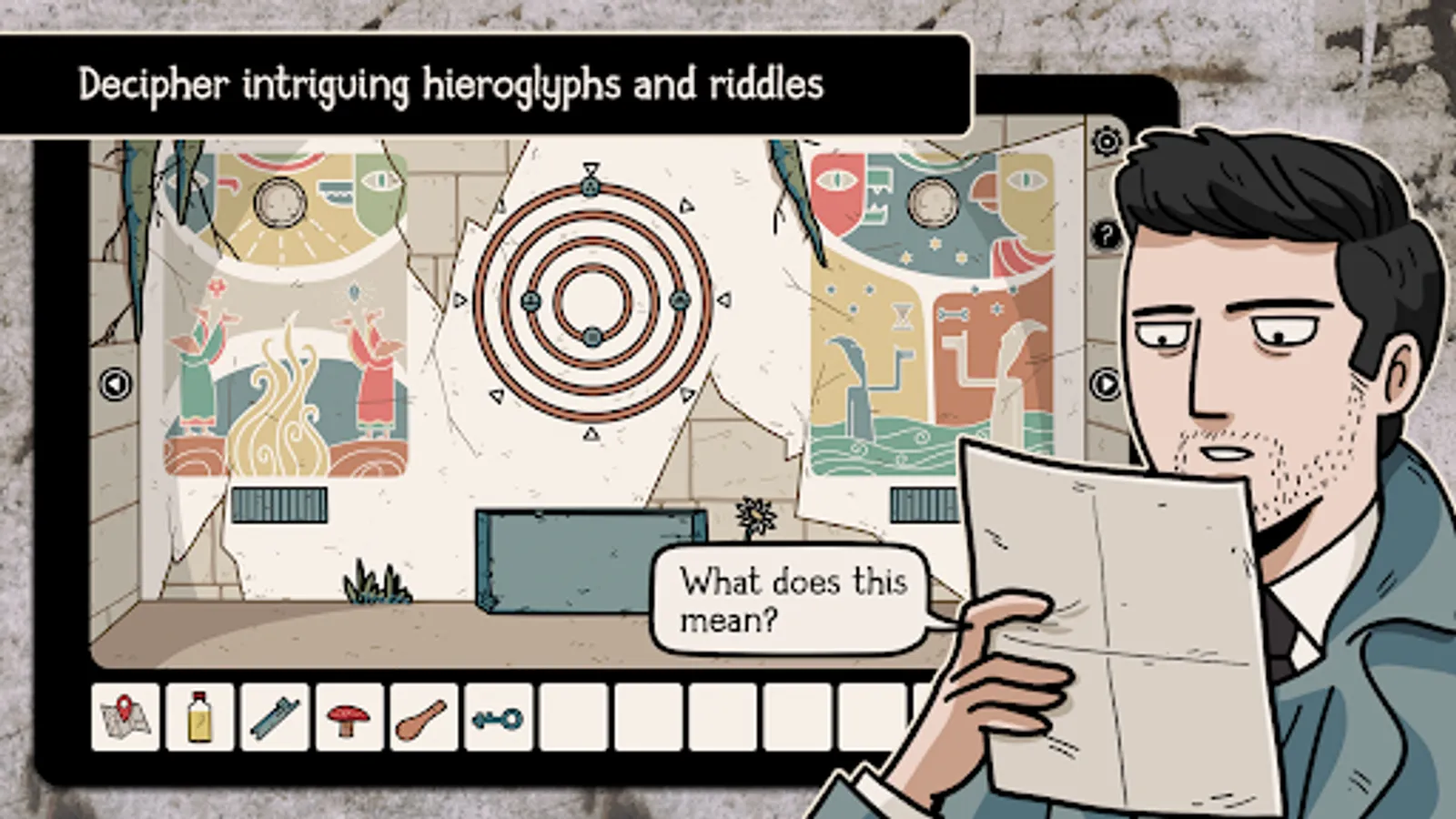The width and height of the screenshot is (1456, 819).
Task: Expand the scene to the right with the arrow
Action: point(1104,384)
